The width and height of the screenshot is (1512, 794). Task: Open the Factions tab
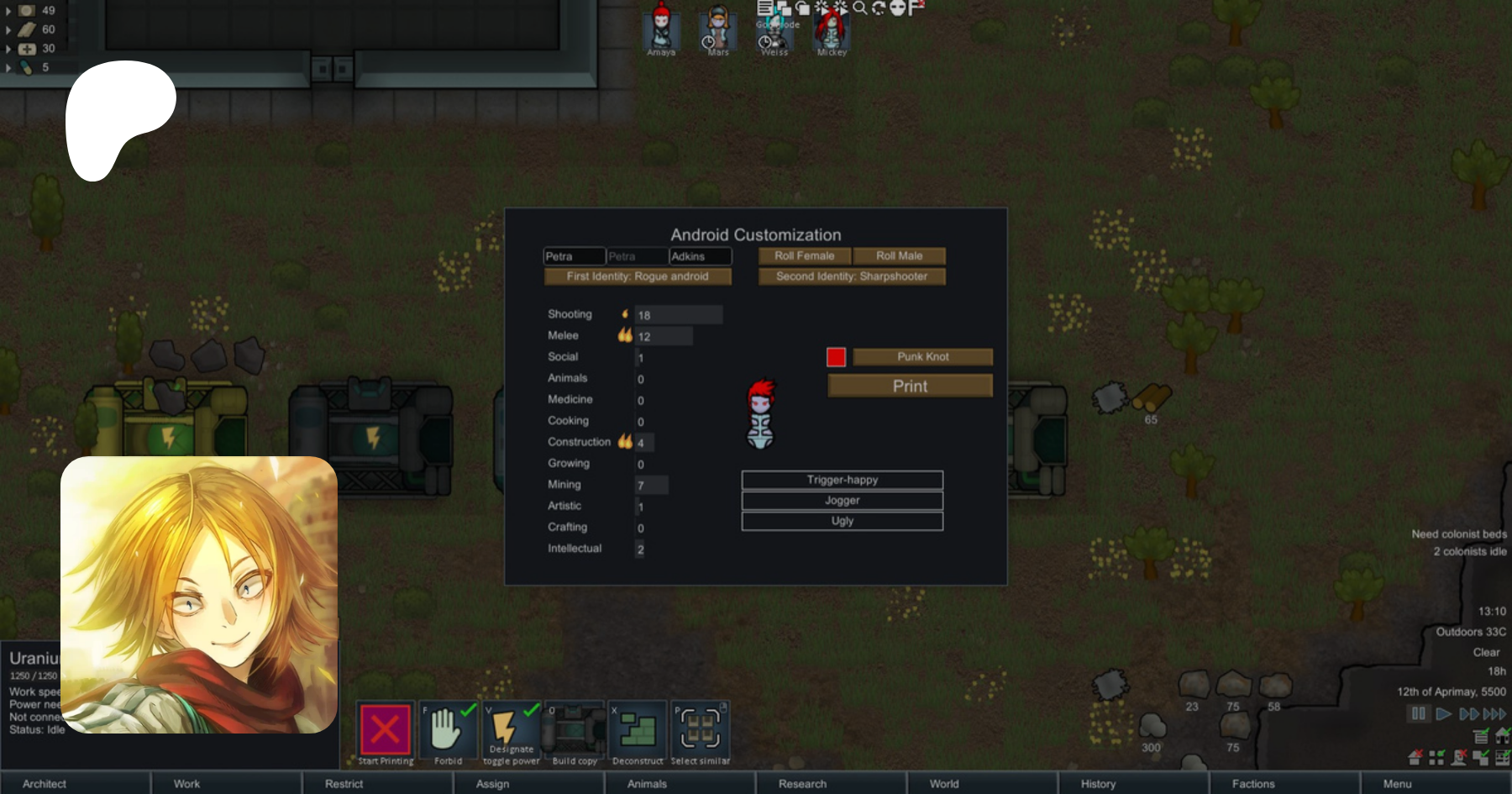pyautogui.click(x=1252, y=784)
